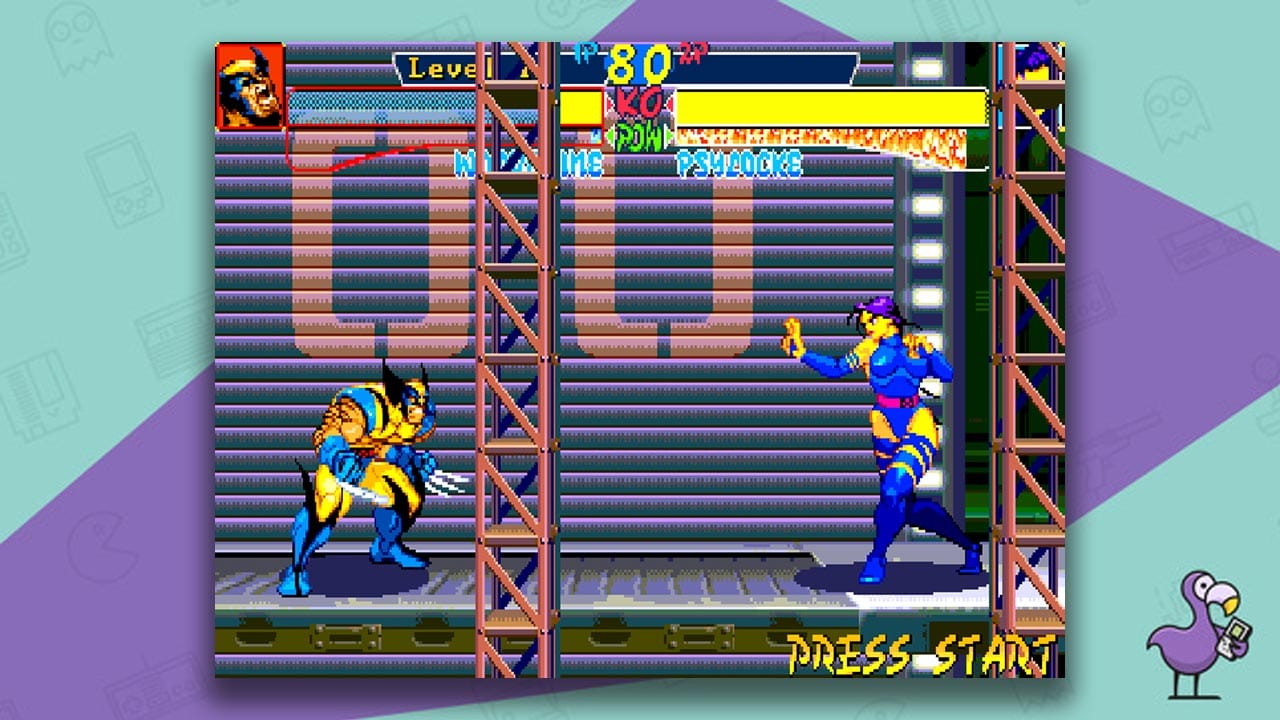The image size is (1280, 720).
Task: Click the PRESS START text
Action: (920, 651)
